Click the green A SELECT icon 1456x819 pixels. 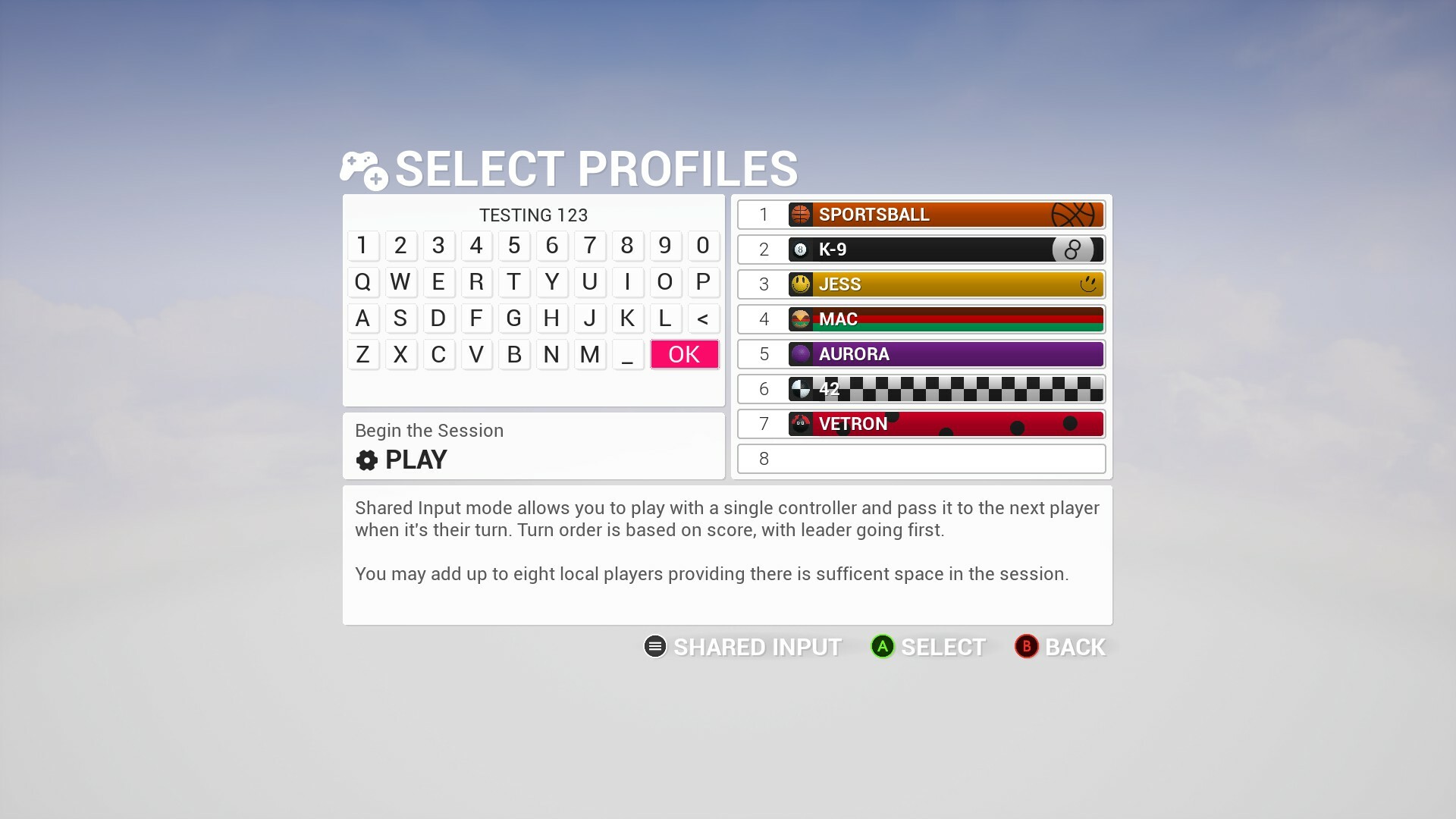pos(882,647)
